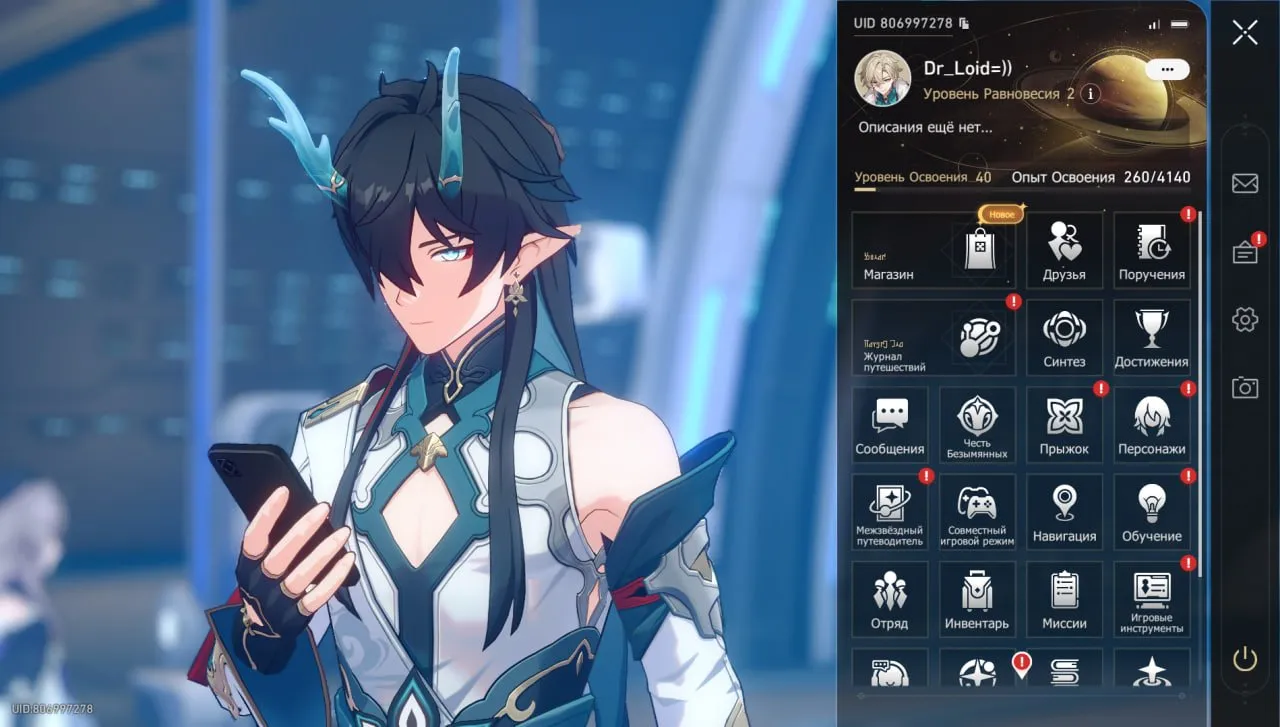Screen dimensions: 1280x727
Task: View Достижения achievements
Action: coord(1152,338)
